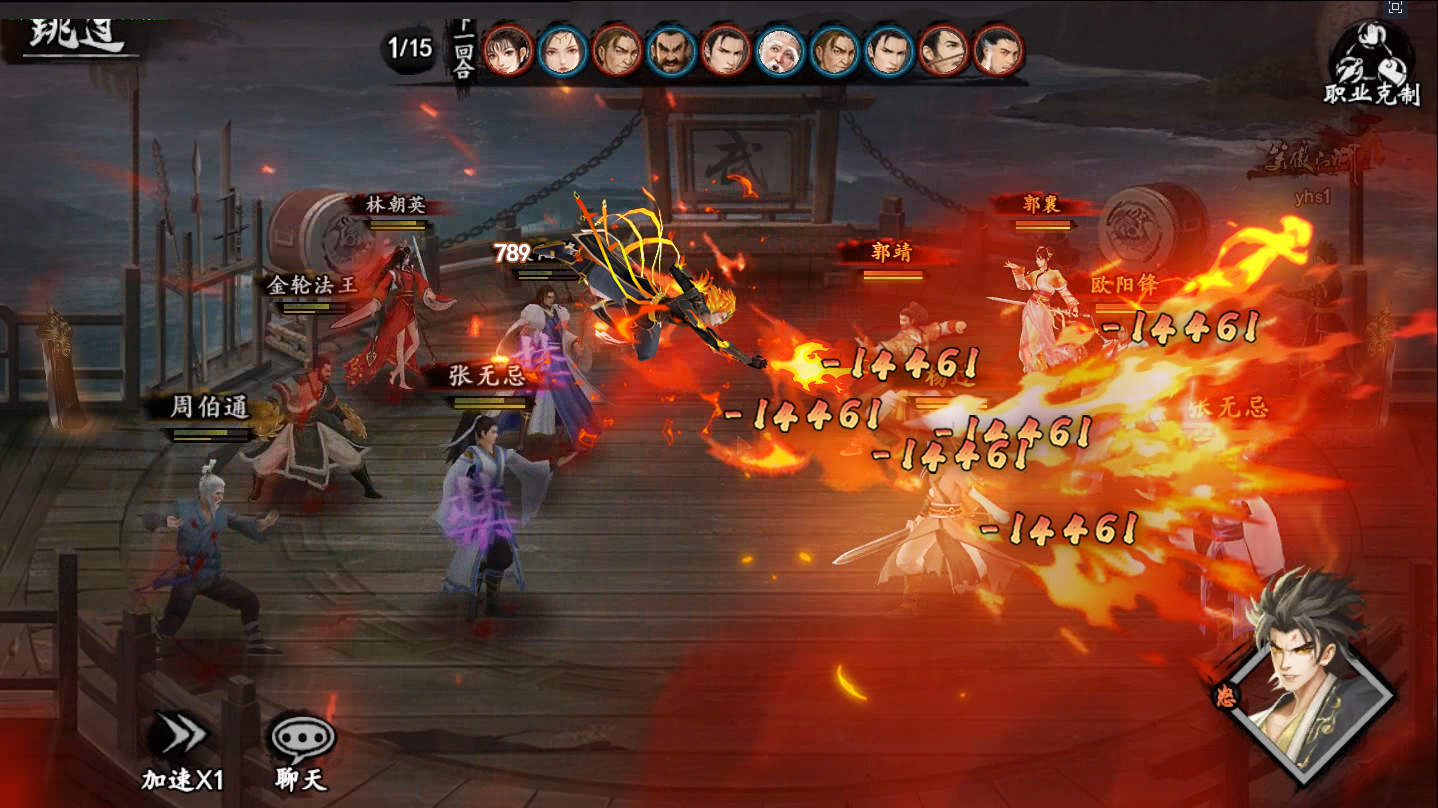This screenshot has width=1438, height=808.
Task: Open the 职业克制 class counter chart
Action: click(x=1370, y=62)
